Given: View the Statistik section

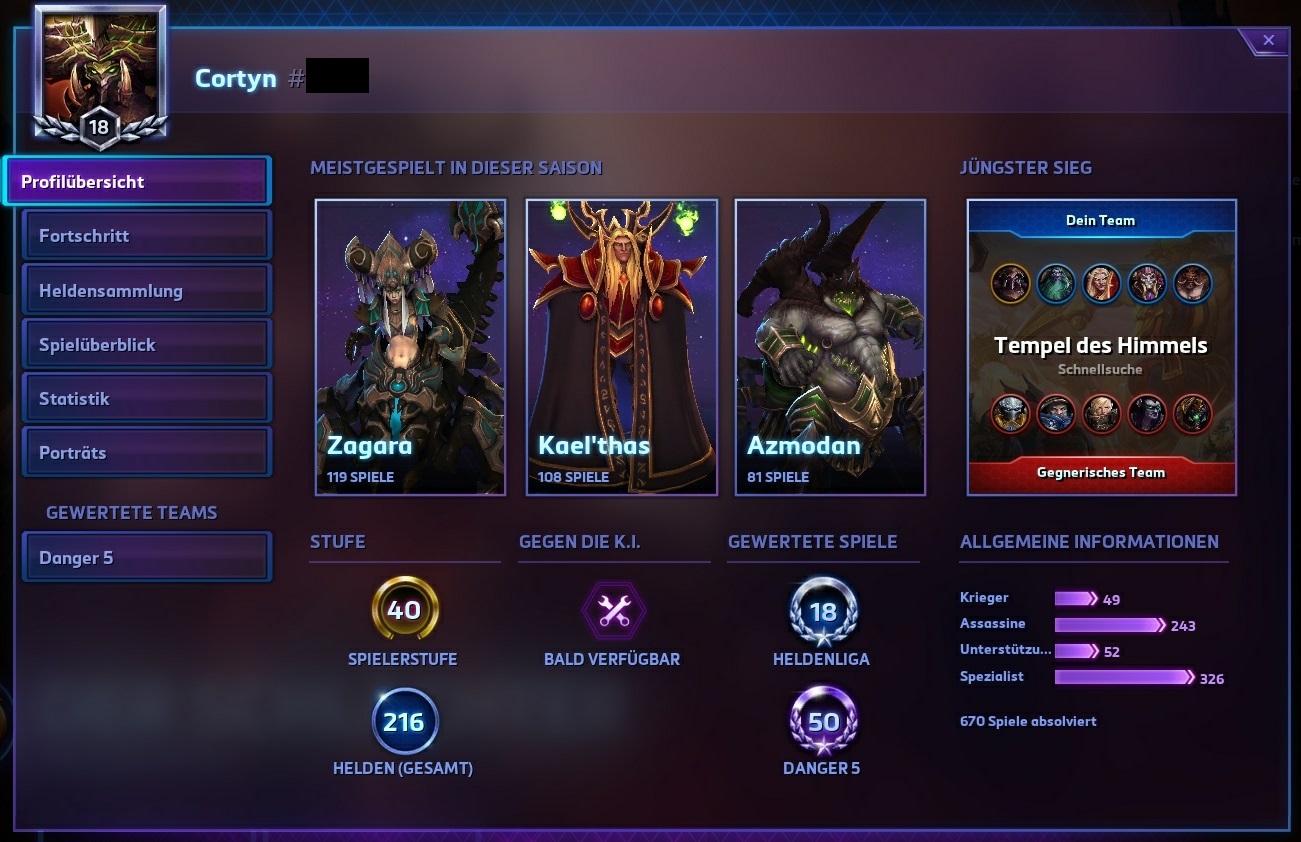Looking at the screenshot, I should point(146,399).
